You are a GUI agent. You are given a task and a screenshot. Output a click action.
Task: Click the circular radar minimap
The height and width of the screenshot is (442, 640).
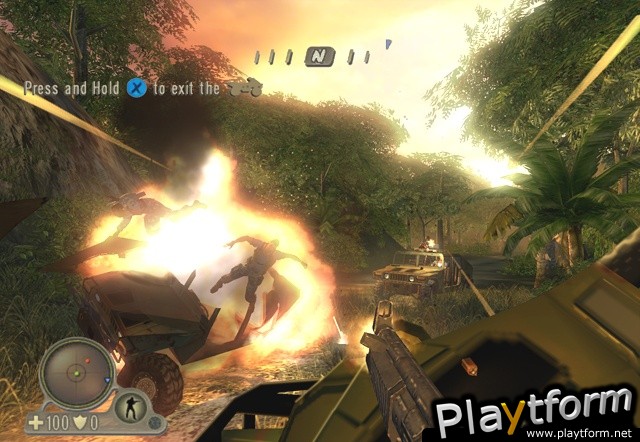coord(75,373)
